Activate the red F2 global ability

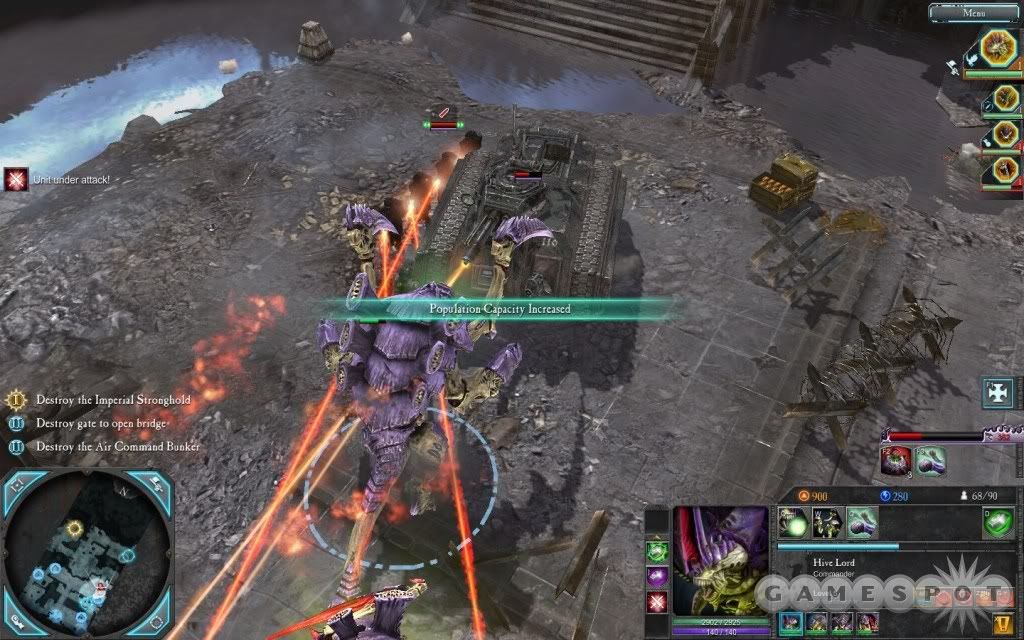(x=896, y=461)
